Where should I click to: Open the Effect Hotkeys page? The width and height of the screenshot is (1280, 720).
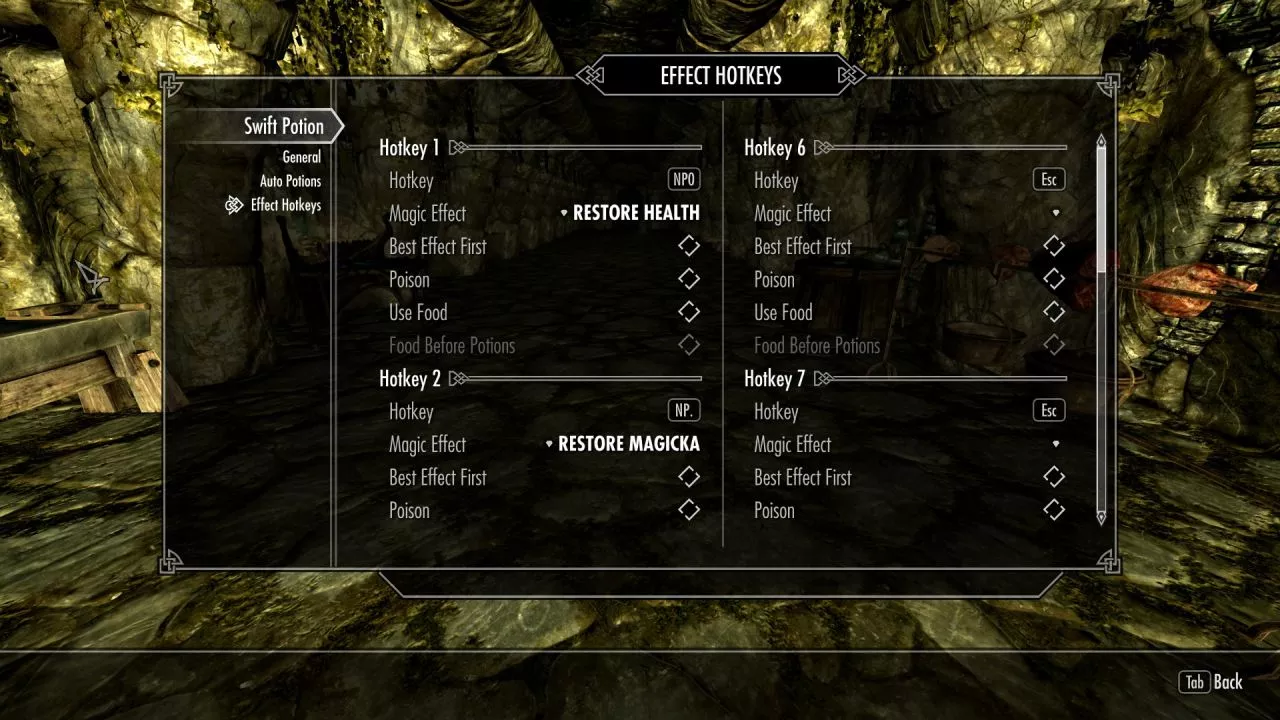285,205
